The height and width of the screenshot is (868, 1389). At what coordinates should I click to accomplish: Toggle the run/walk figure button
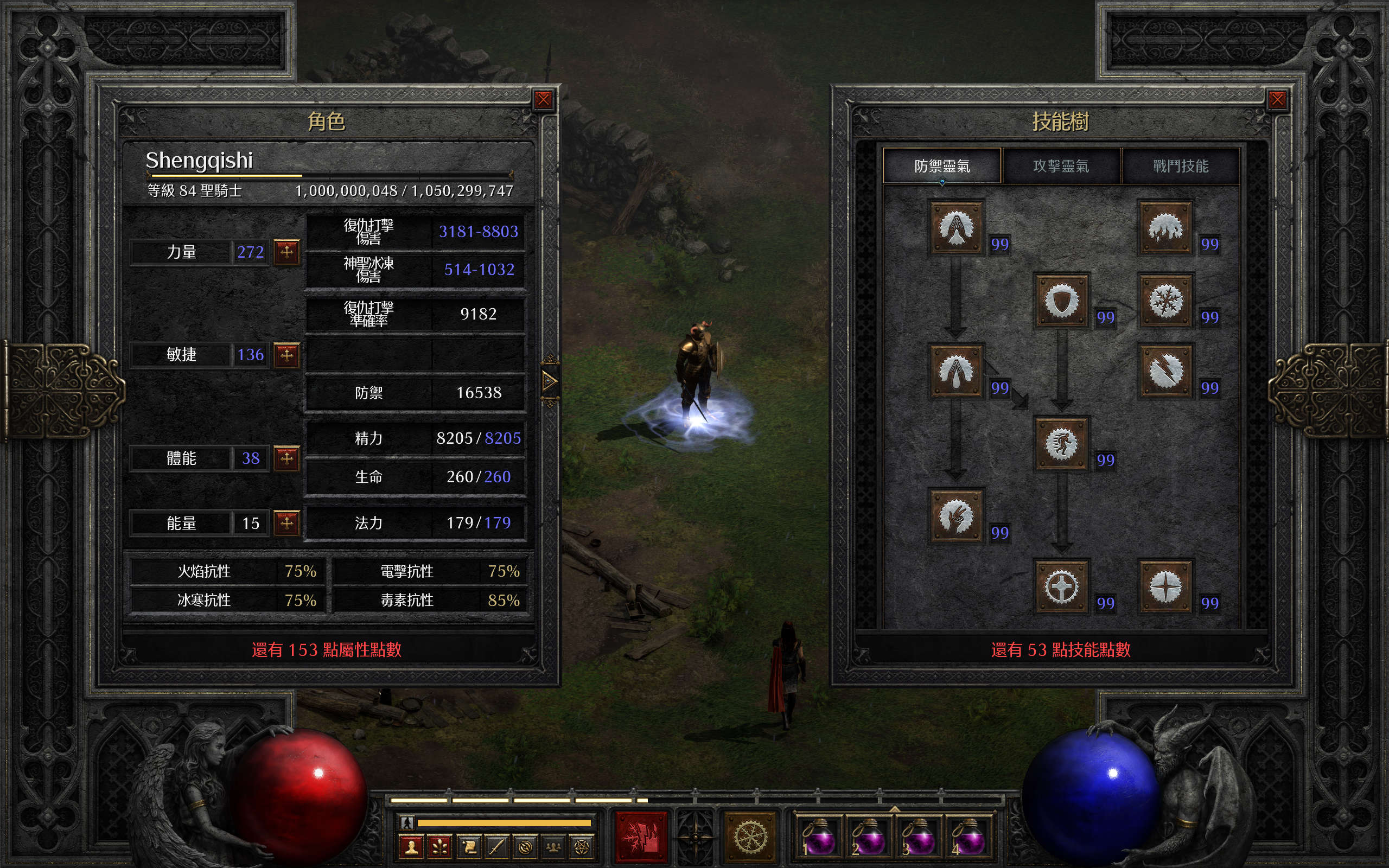pyautogui.click(x=407, y=822)
